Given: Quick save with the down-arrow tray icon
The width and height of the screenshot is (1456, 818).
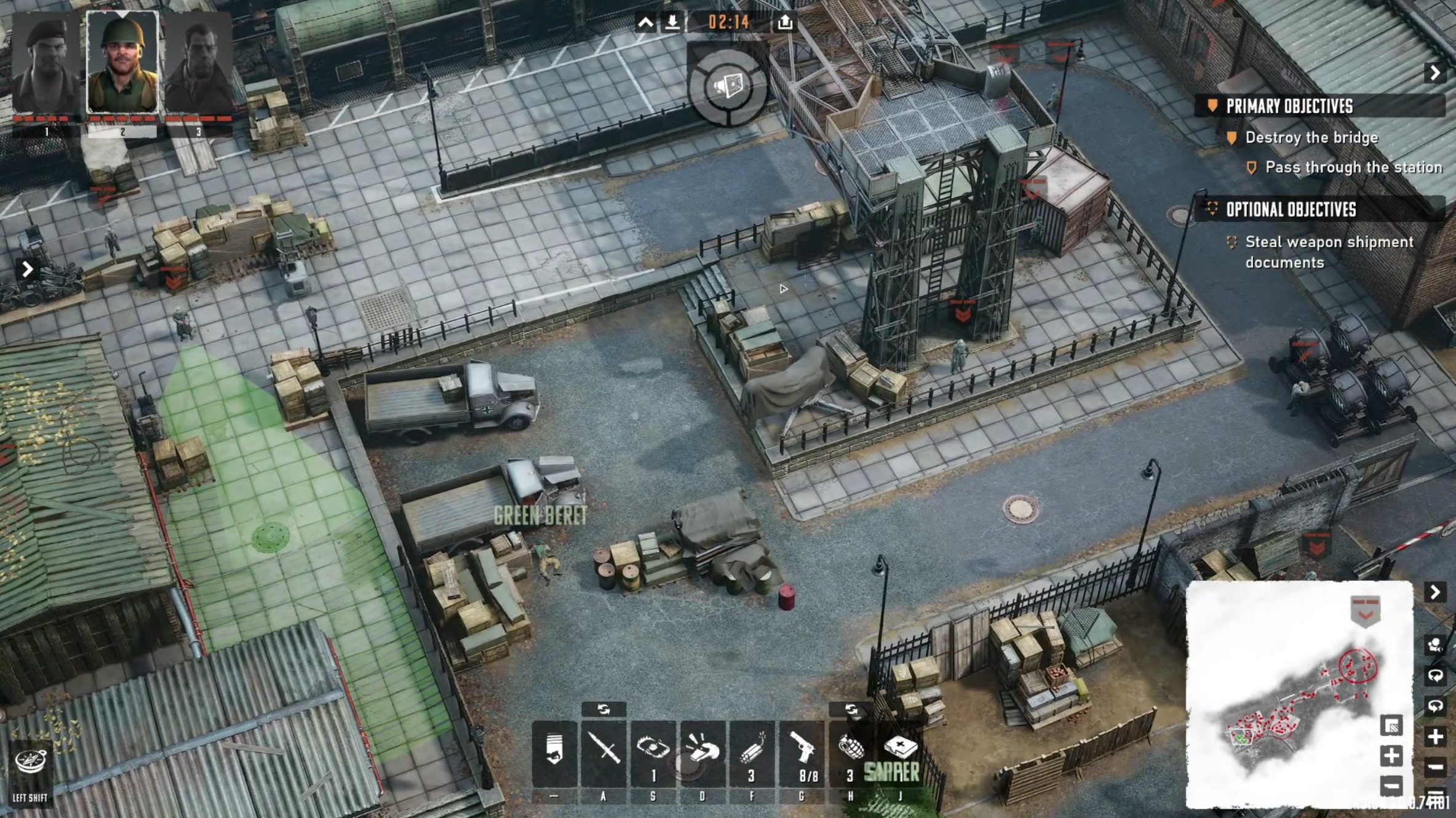Looking at the screenshot, I should point(672,23).
